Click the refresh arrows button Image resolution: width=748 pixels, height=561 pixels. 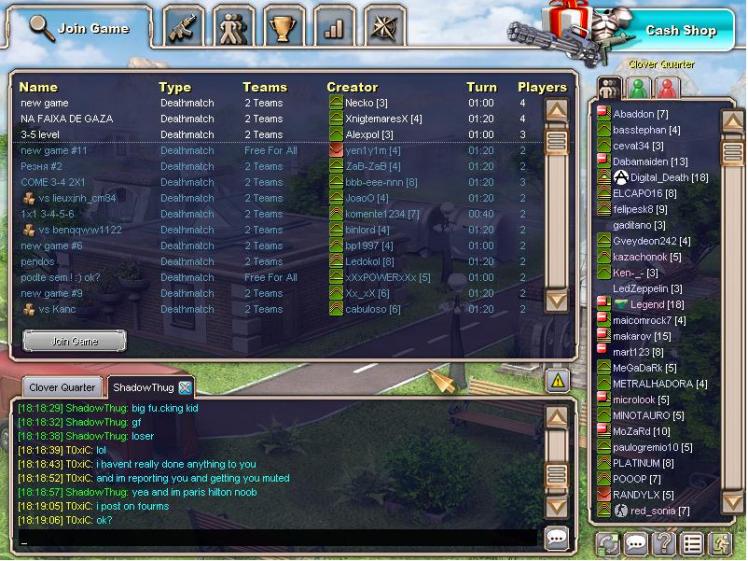[x=607, y=544]
